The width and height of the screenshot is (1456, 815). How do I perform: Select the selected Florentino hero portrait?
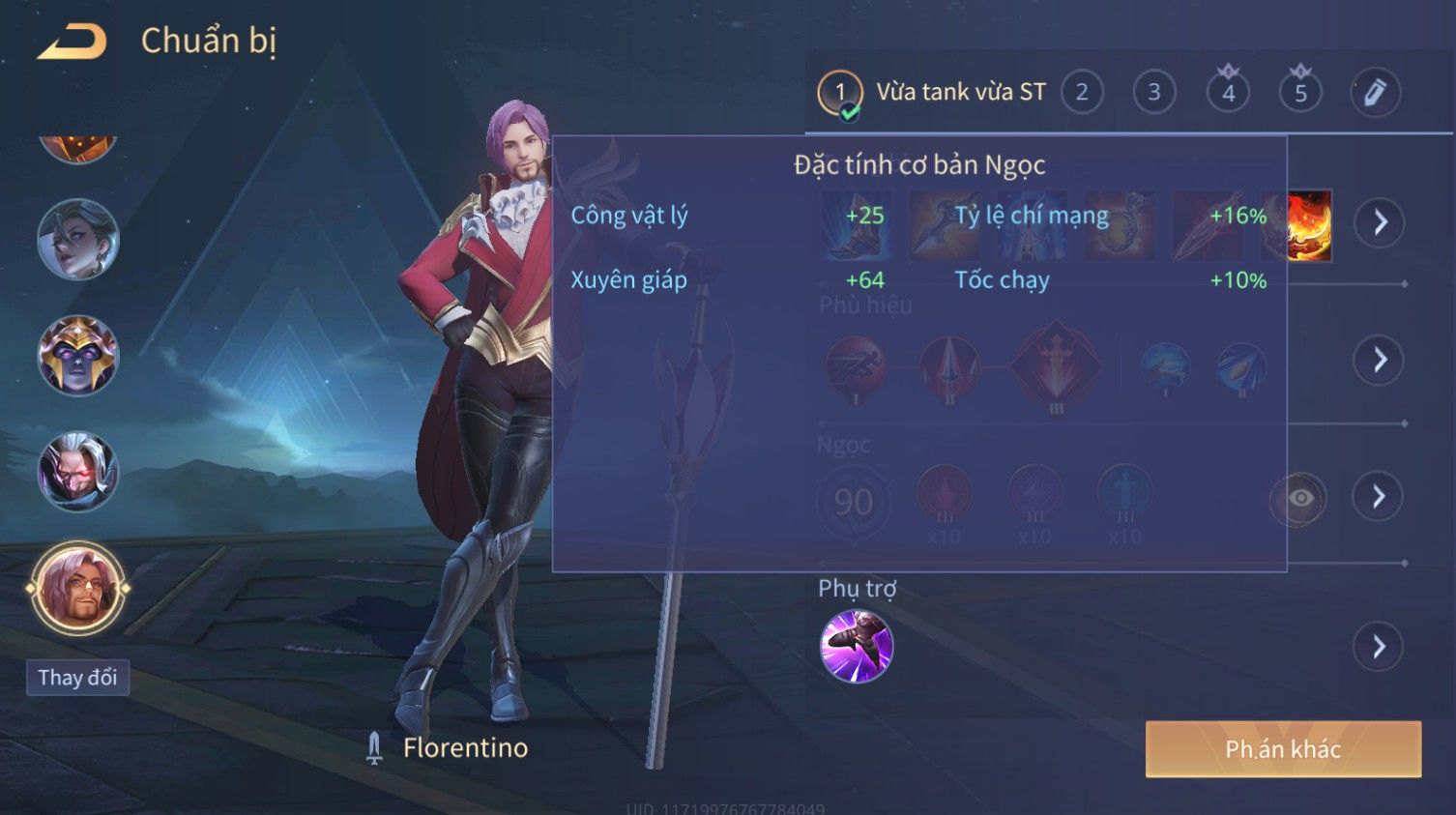(x=78, y=588)
